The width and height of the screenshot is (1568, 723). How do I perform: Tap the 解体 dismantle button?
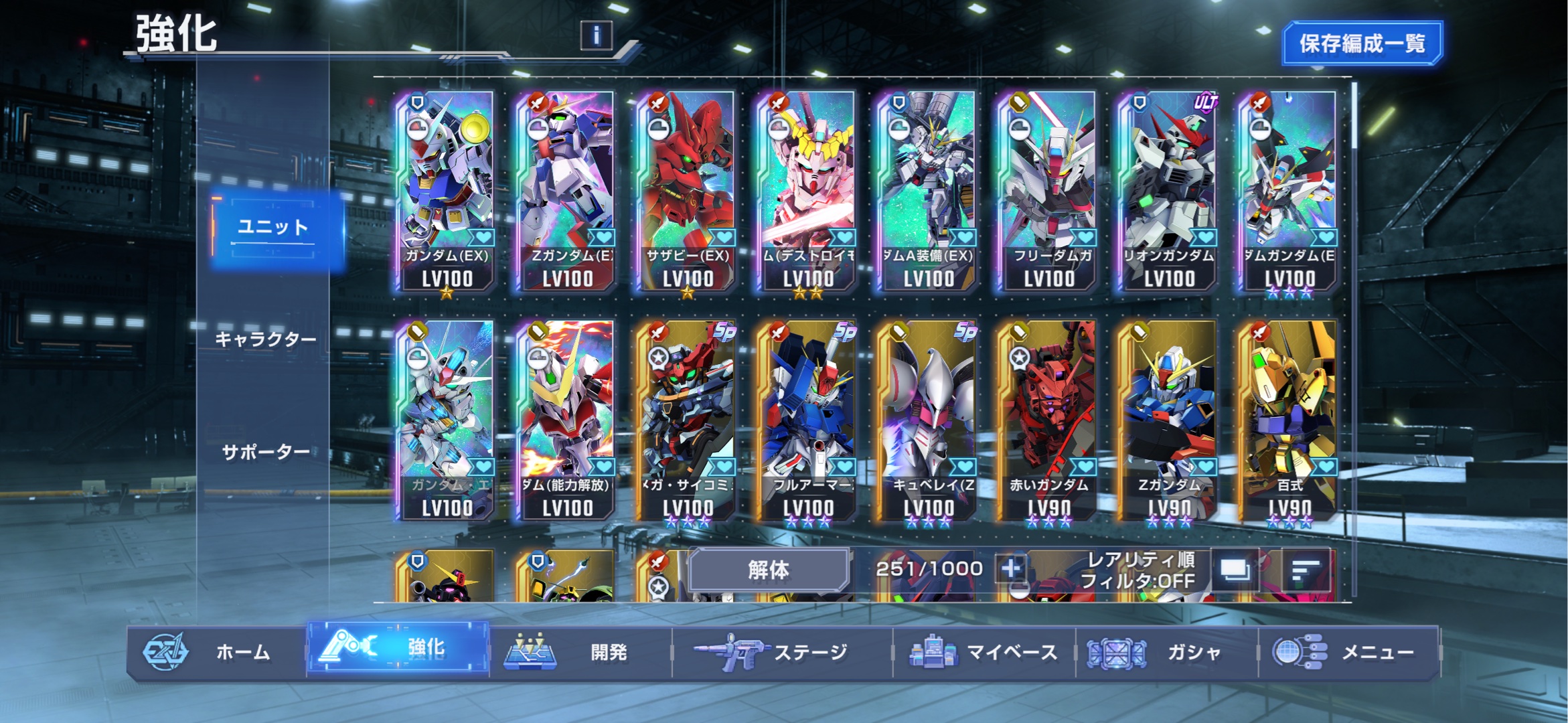point(769,570)
